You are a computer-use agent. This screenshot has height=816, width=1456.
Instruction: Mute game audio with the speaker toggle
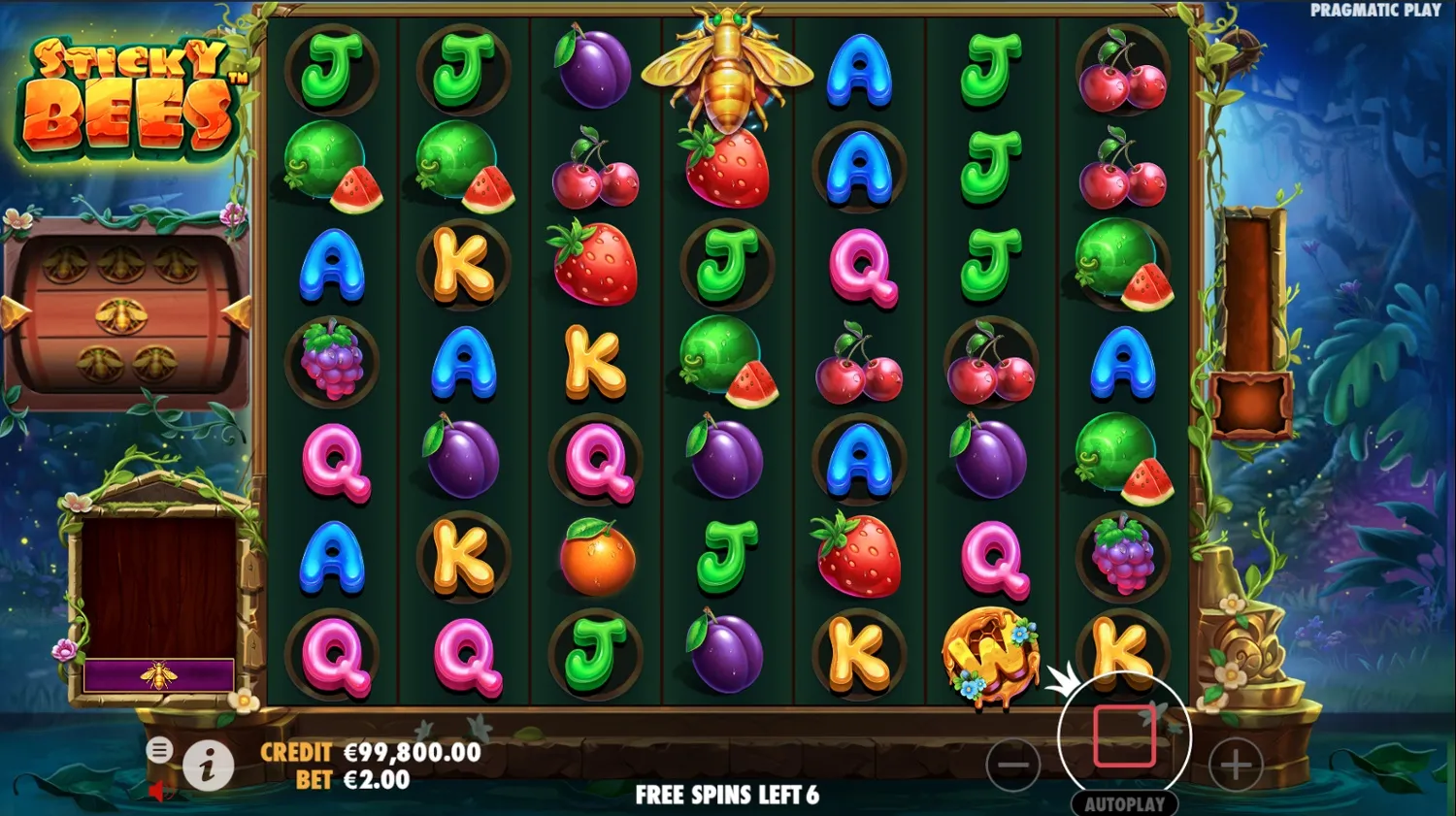click(158, 791)
